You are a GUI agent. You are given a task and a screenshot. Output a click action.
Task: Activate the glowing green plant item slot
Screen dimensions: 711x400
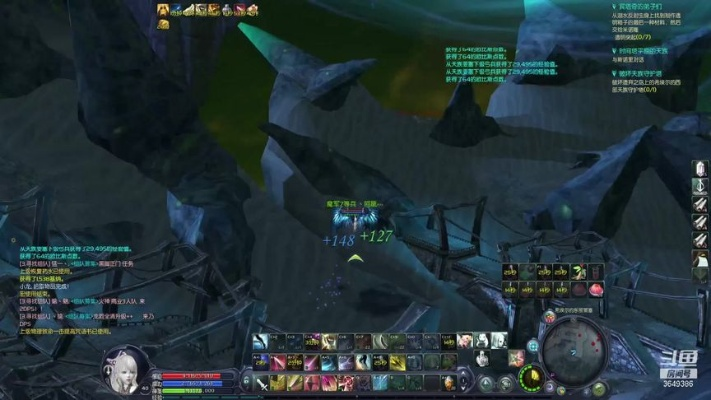coord(579,271)
